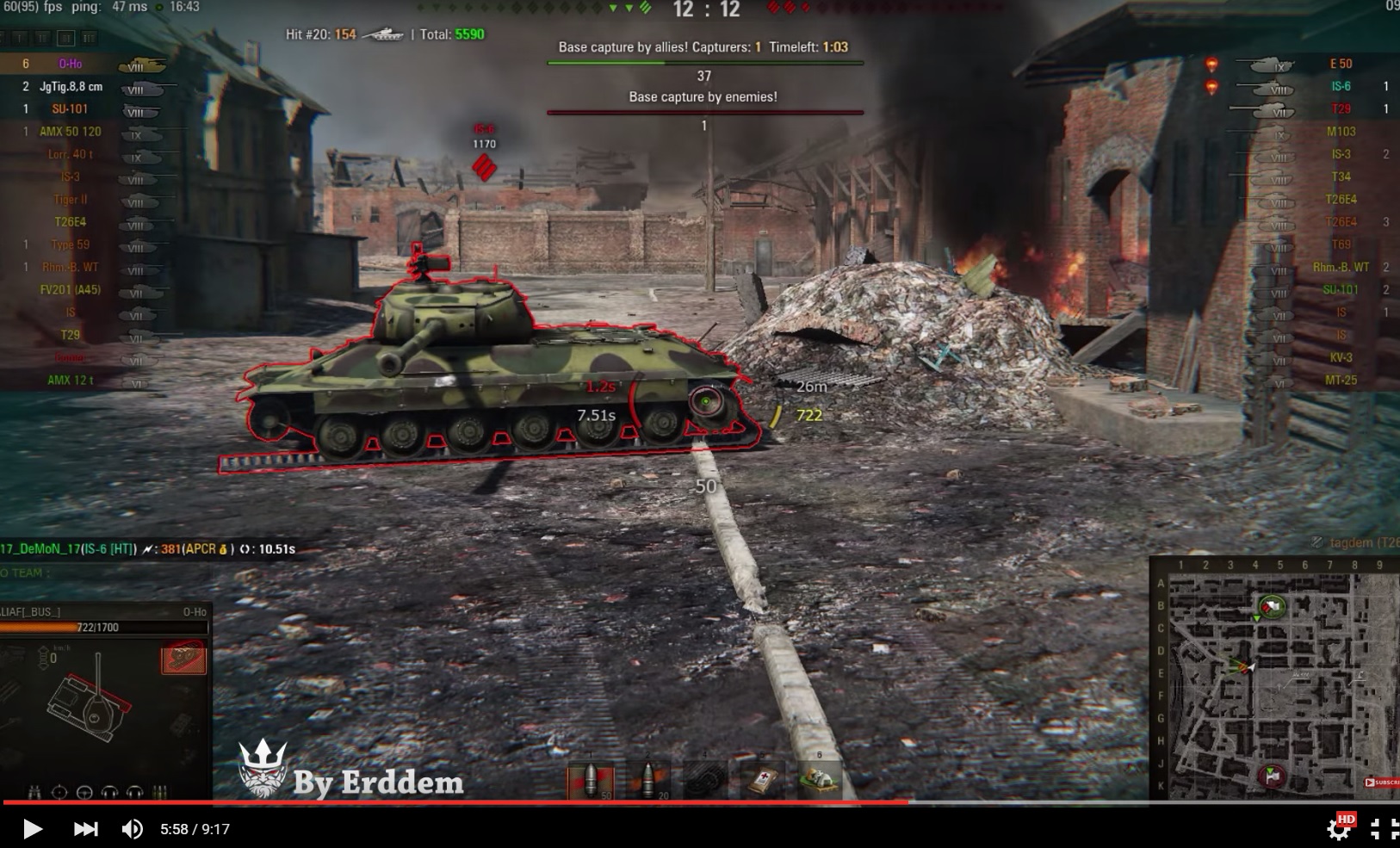The width and height of the screenshot is (1400, 848).
Task: Play the video
Action: tap(33, 829)
